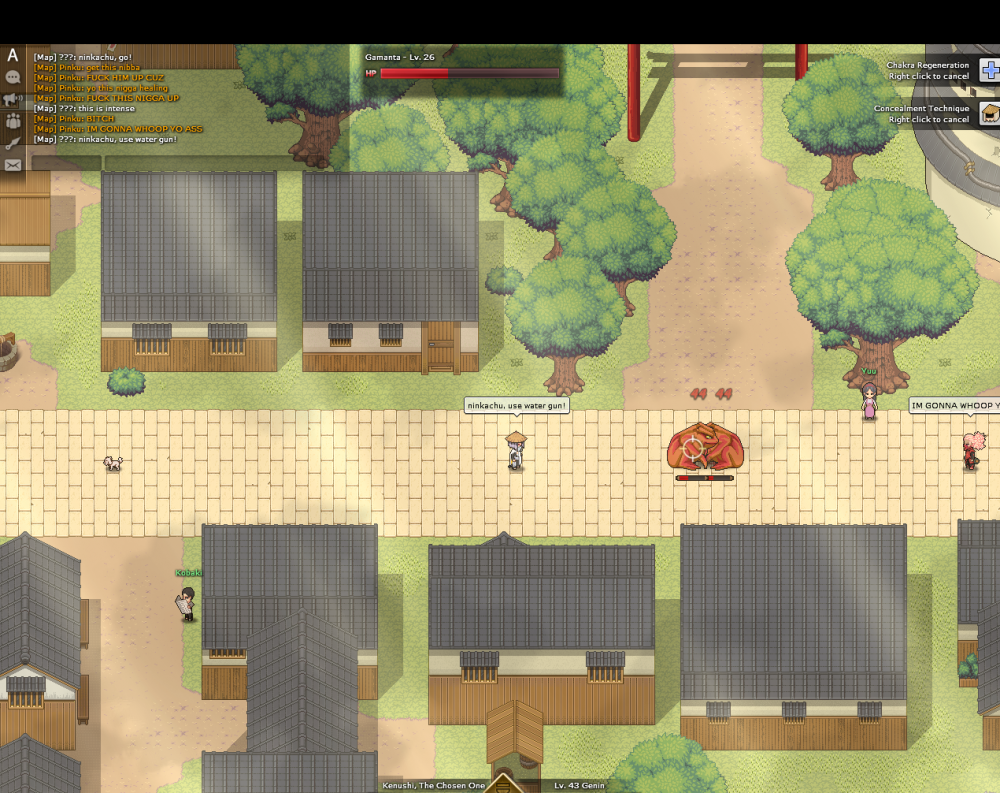This screenshot has height=793, width=1000.
Task: Click the Concealment Technique buff icon
Action: coord(990,113)
